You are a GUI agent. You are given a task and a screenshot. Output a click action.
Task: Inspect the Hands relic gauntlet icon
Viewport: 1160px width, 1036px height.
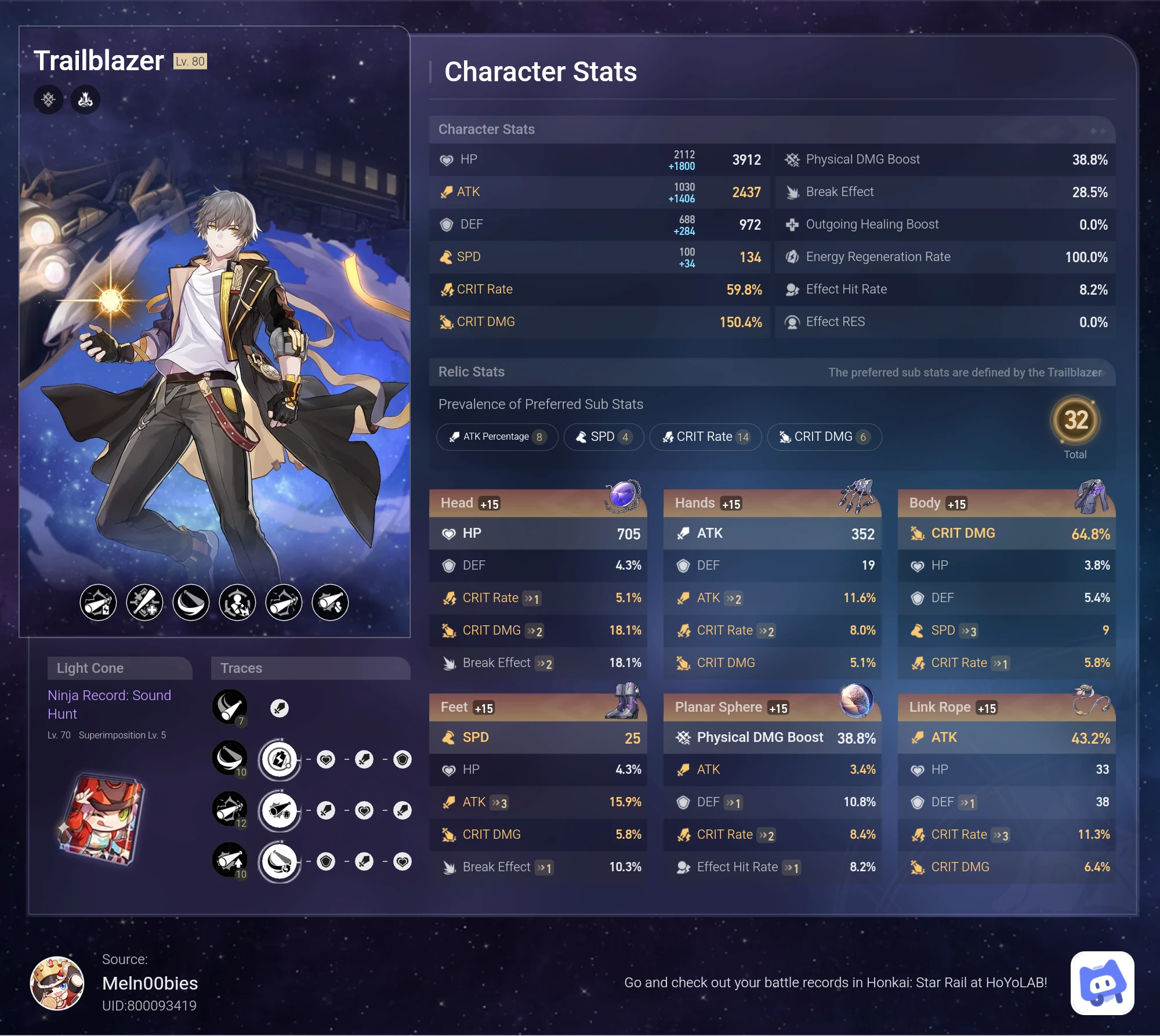tap(856, 494)
